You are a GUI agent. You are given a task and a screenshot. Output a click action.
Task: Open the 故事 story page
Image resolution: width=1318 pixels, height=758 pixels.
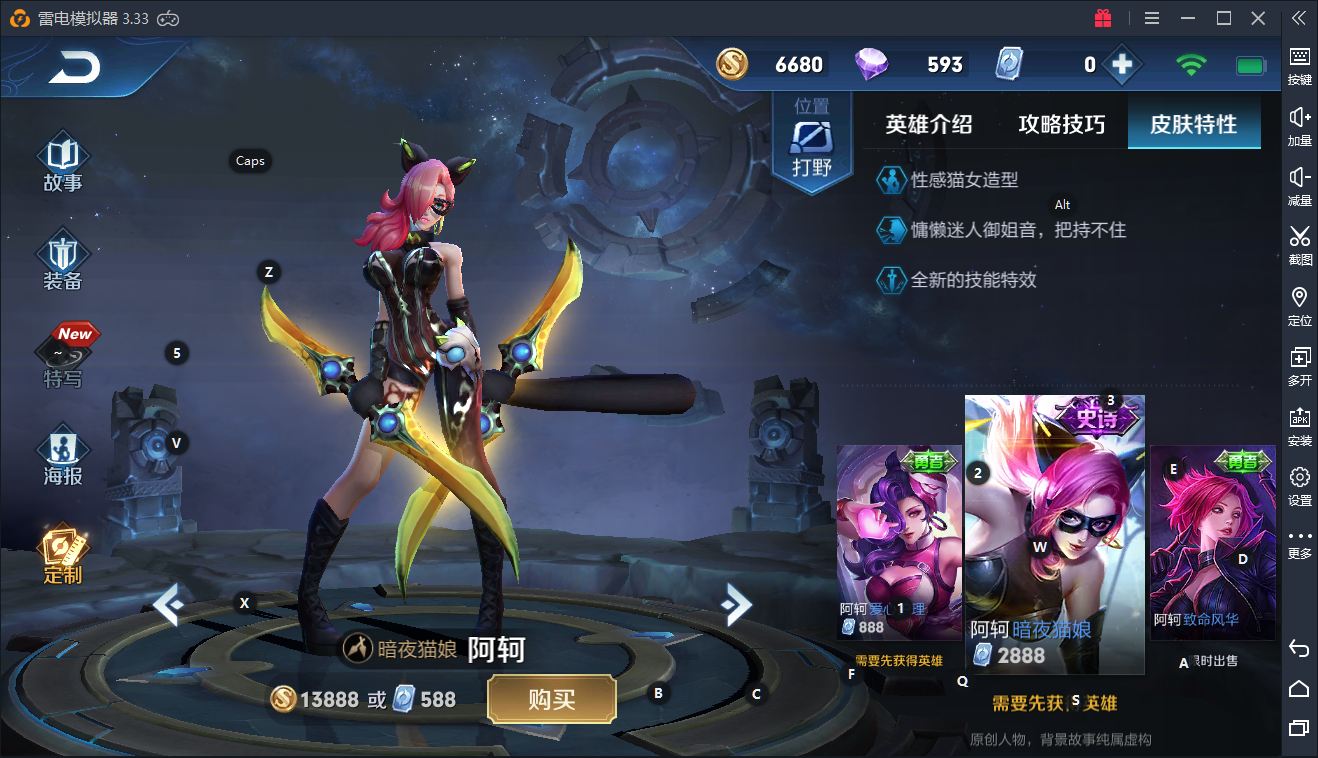(63, 163)
